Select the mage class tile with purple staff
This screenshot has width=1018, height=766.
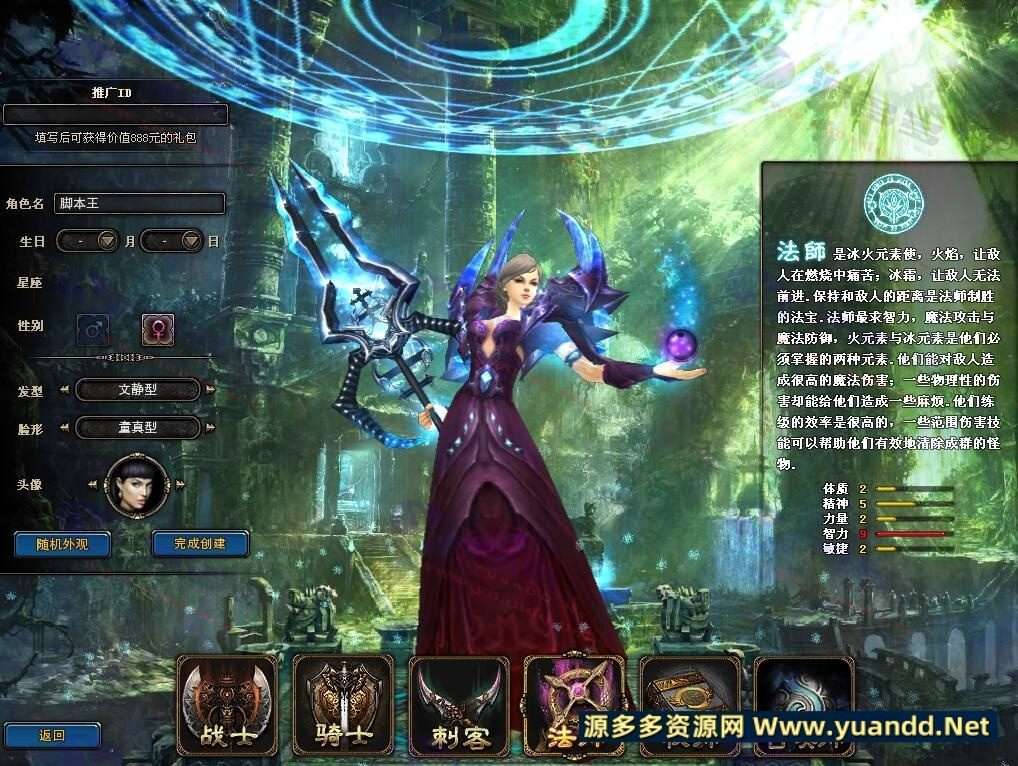click(x=573, y=690)
